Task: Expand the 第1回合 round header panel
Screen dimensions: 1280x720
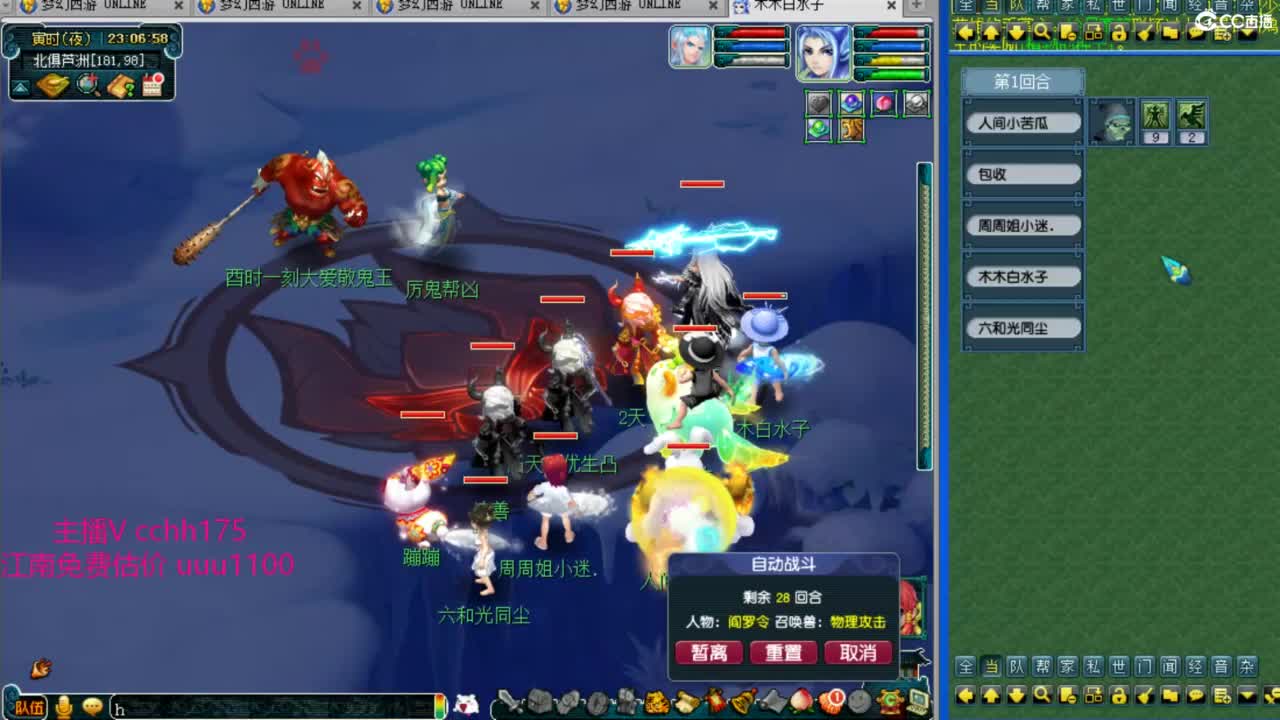Action: tap(1022, 82)
